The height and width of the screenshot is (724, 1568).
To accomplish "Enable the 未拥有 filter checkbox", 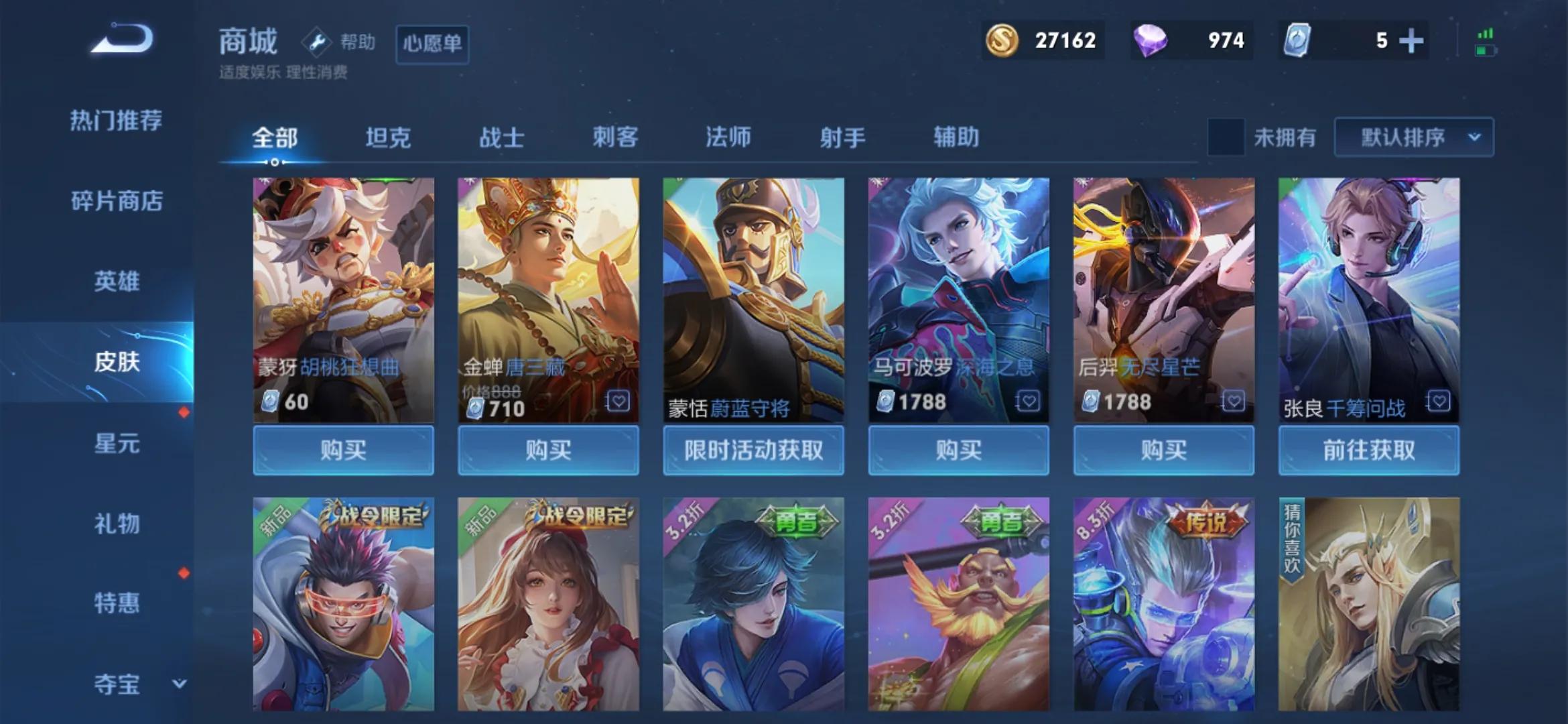I will 1226,136.
